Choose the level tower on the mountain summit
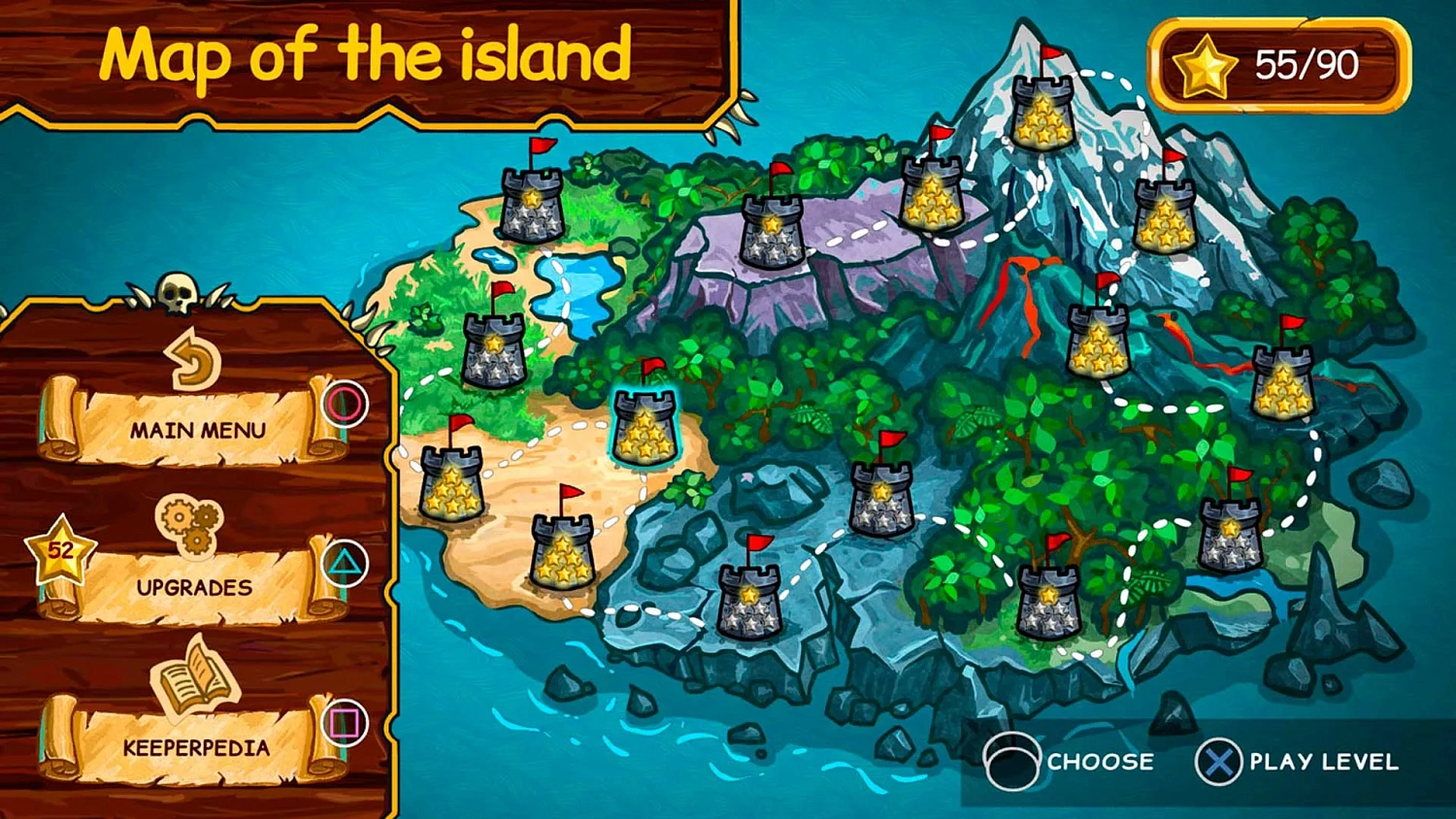 click(x=1042, y=110)
